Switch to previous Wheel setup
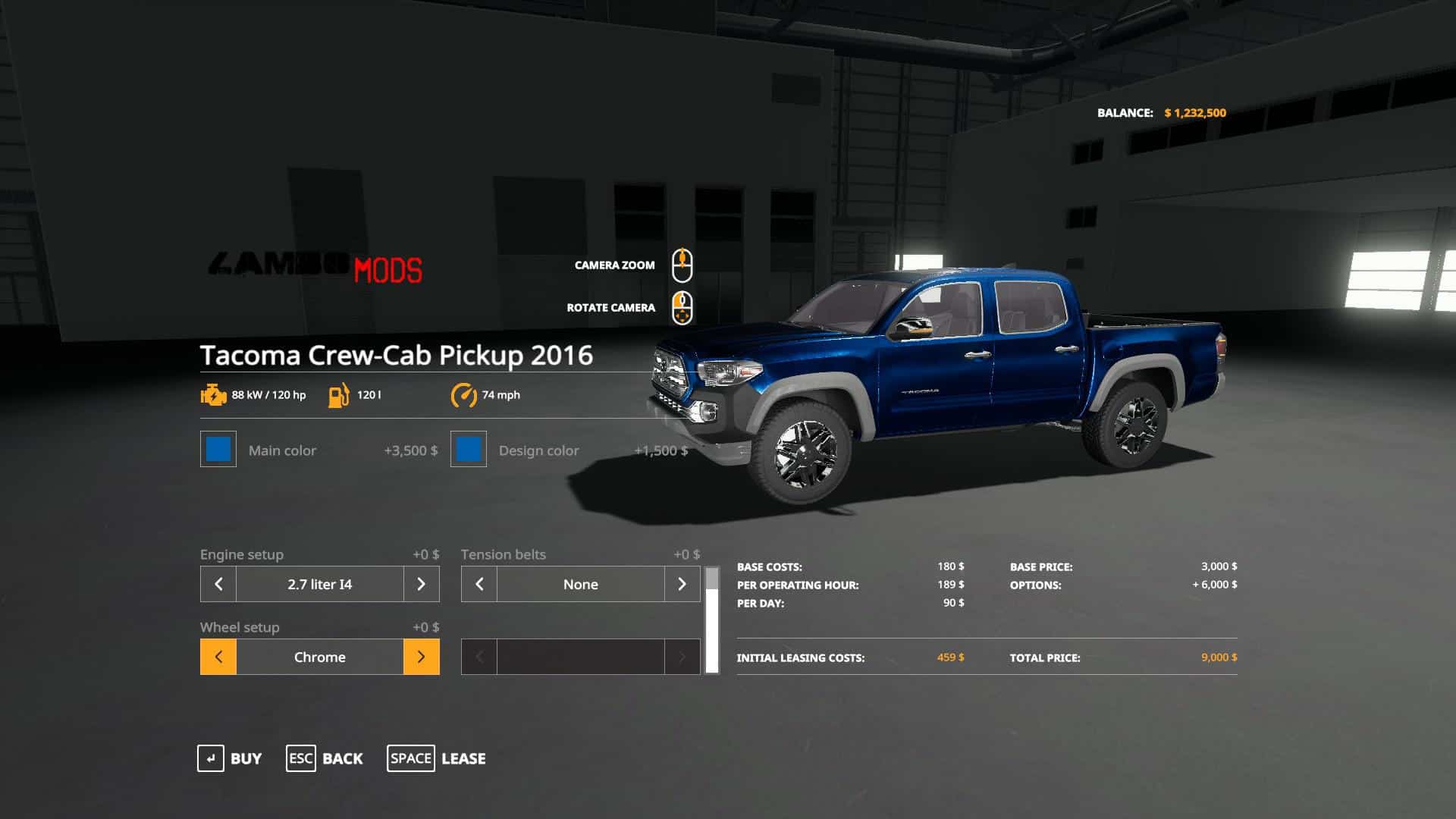1456x819 pixels. click(218, 657)
